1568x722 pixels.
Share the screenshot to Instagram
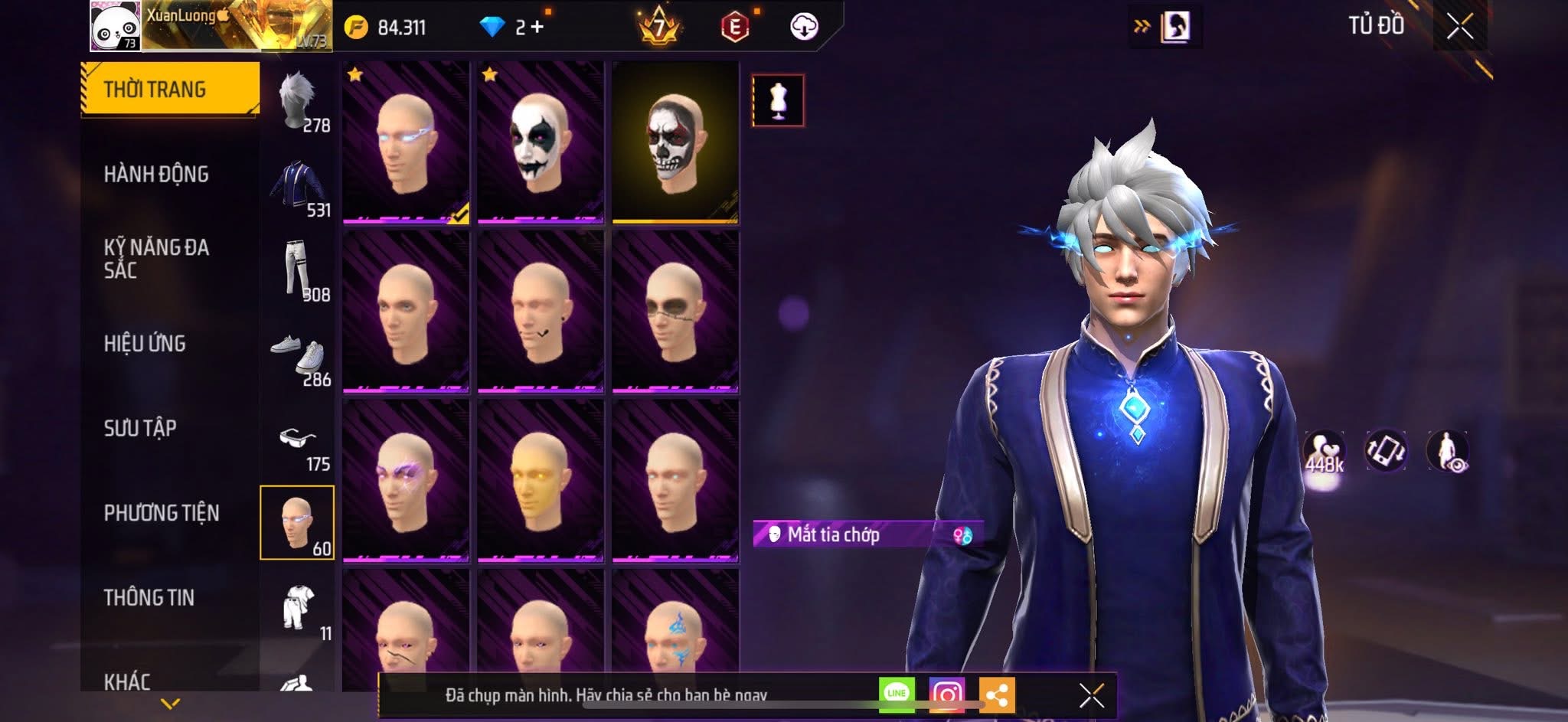[946, 694]
